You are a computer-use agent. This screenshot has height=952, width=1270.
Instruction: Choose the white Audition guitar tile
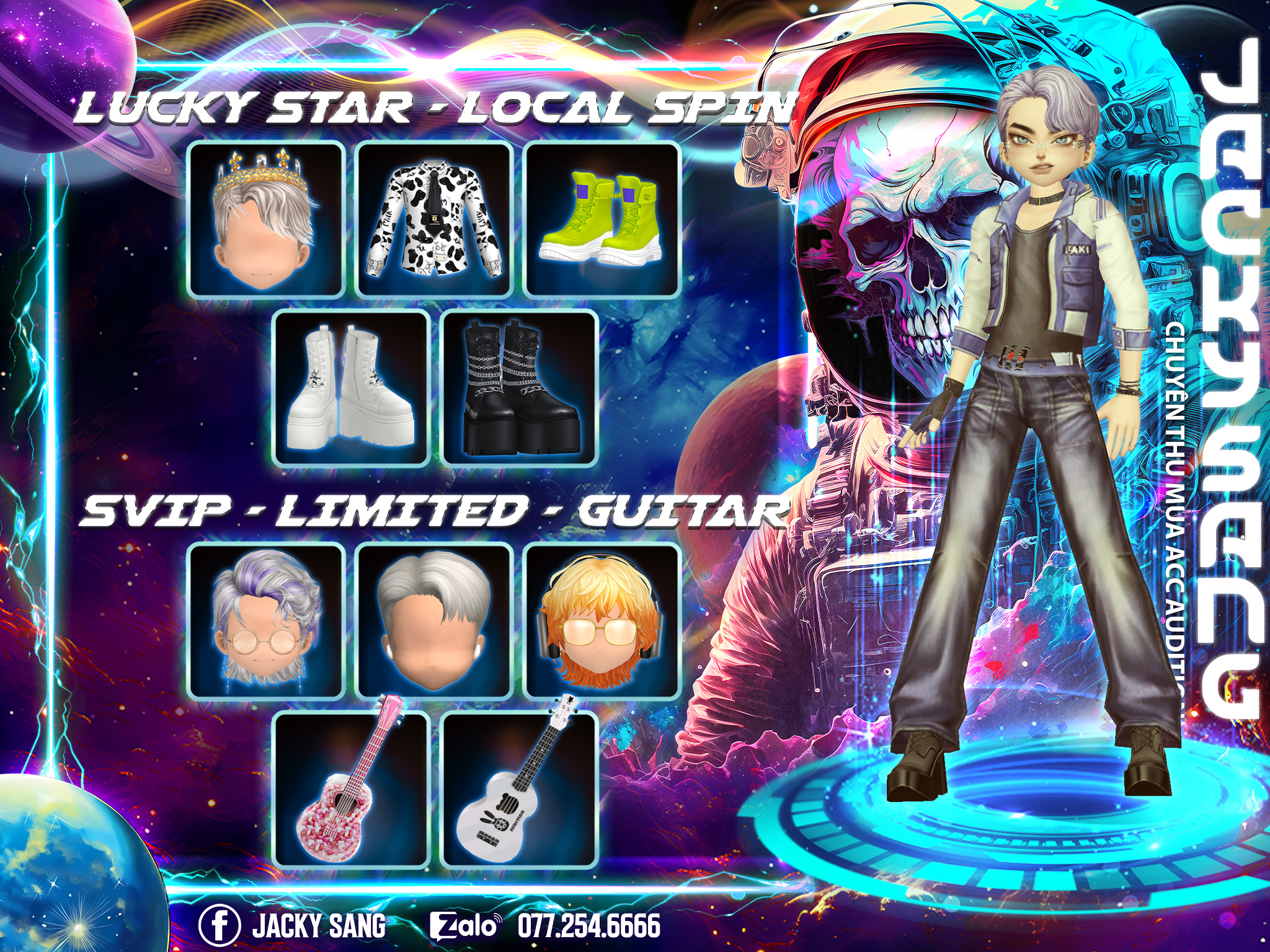pyautogui.click(x=519, y=789)
